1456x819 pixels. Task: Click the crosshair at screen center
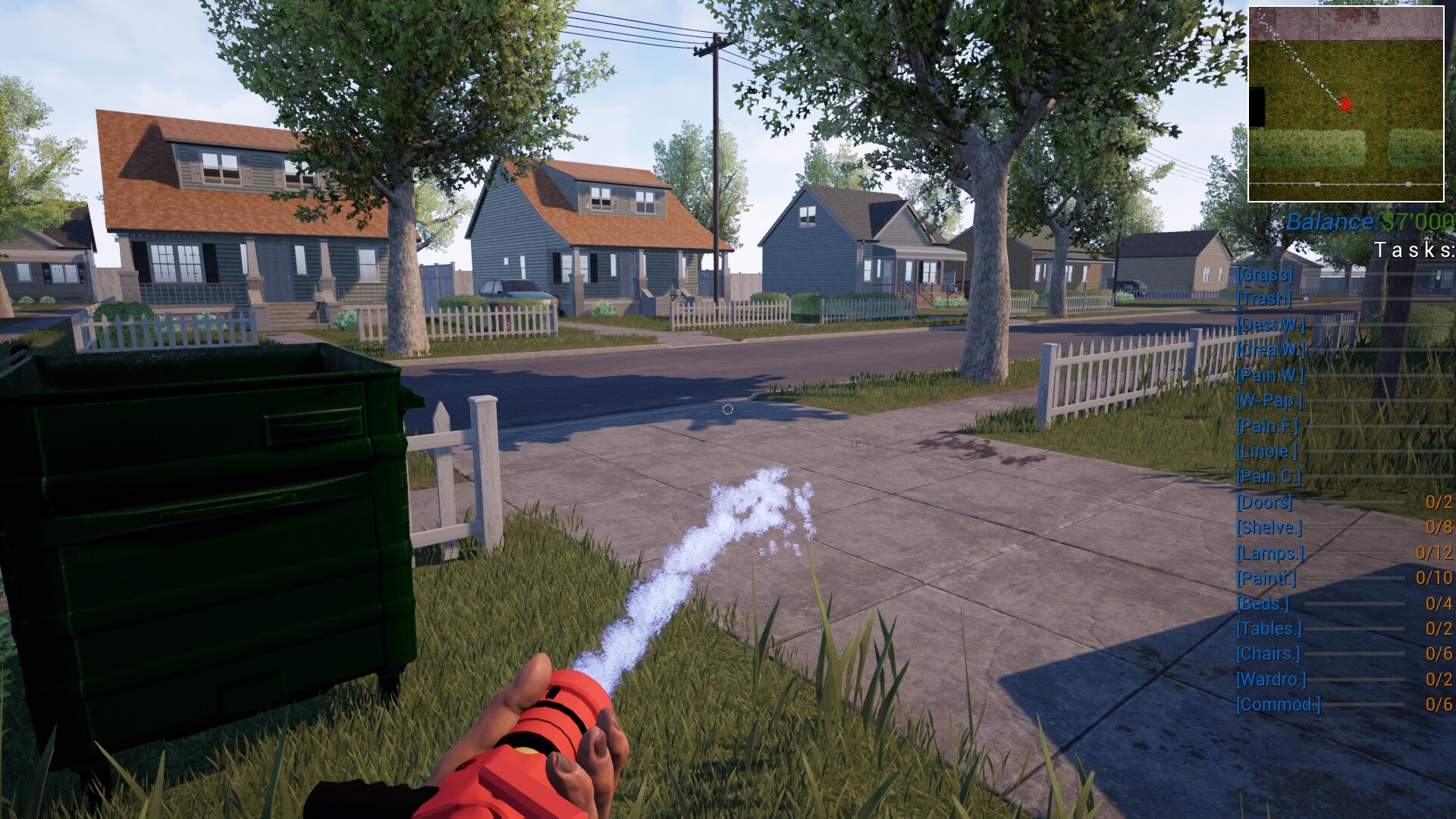728,409
